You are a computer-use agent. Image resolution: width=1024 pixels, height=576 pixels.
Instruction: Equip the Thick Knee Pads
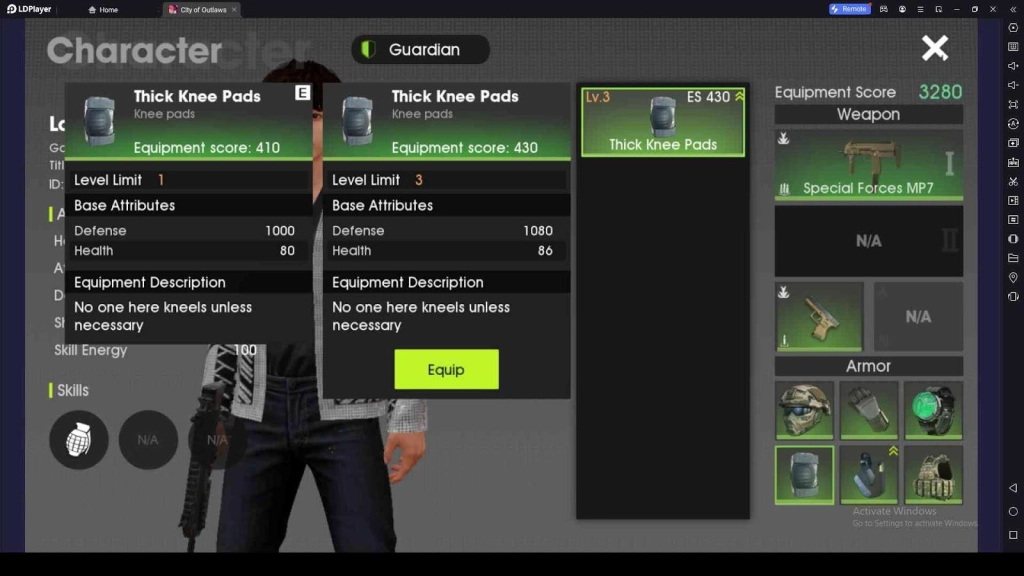(446, 369)
